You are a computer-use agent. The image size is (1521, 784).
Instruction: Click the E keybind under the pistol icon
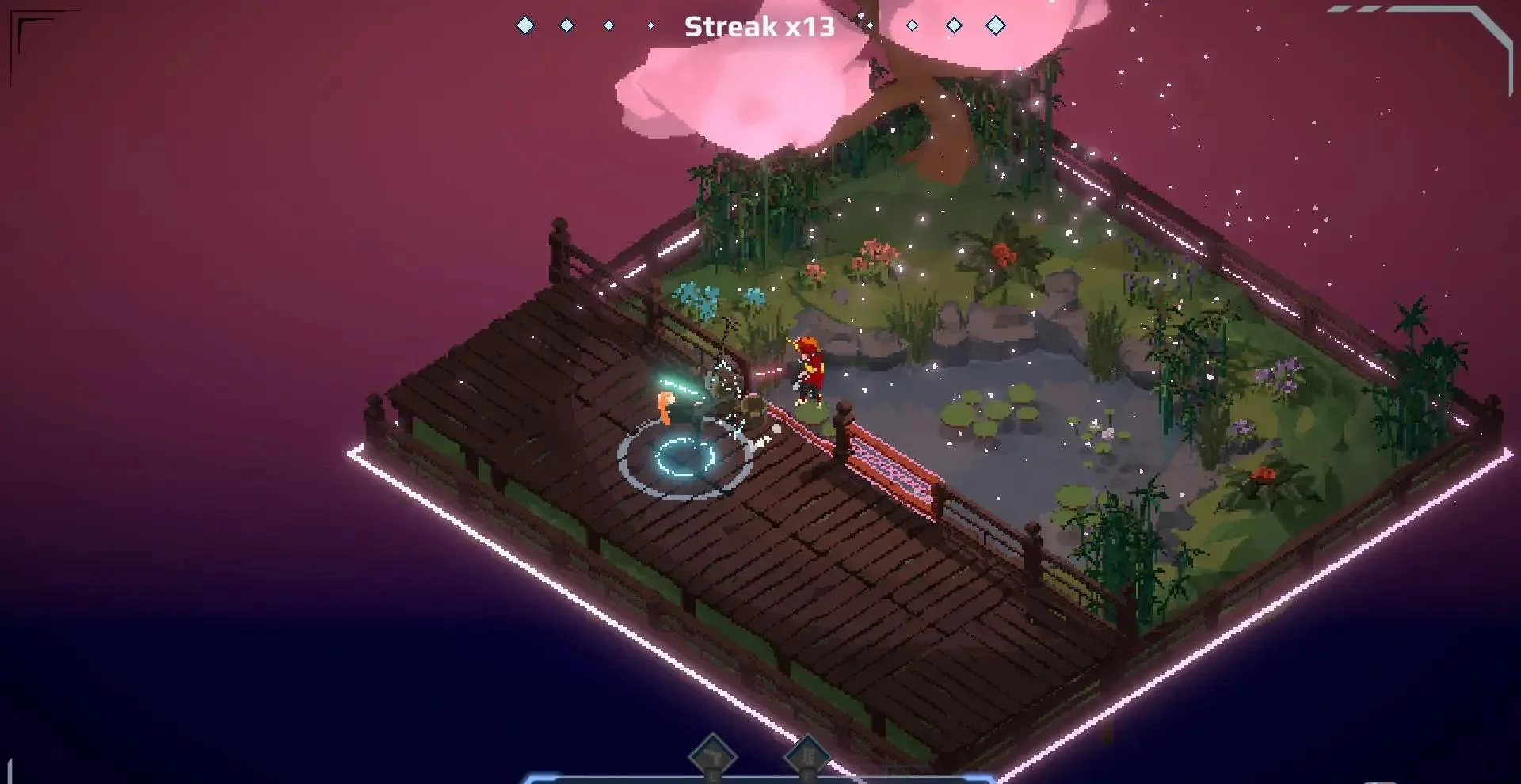(x=714, y=778)
